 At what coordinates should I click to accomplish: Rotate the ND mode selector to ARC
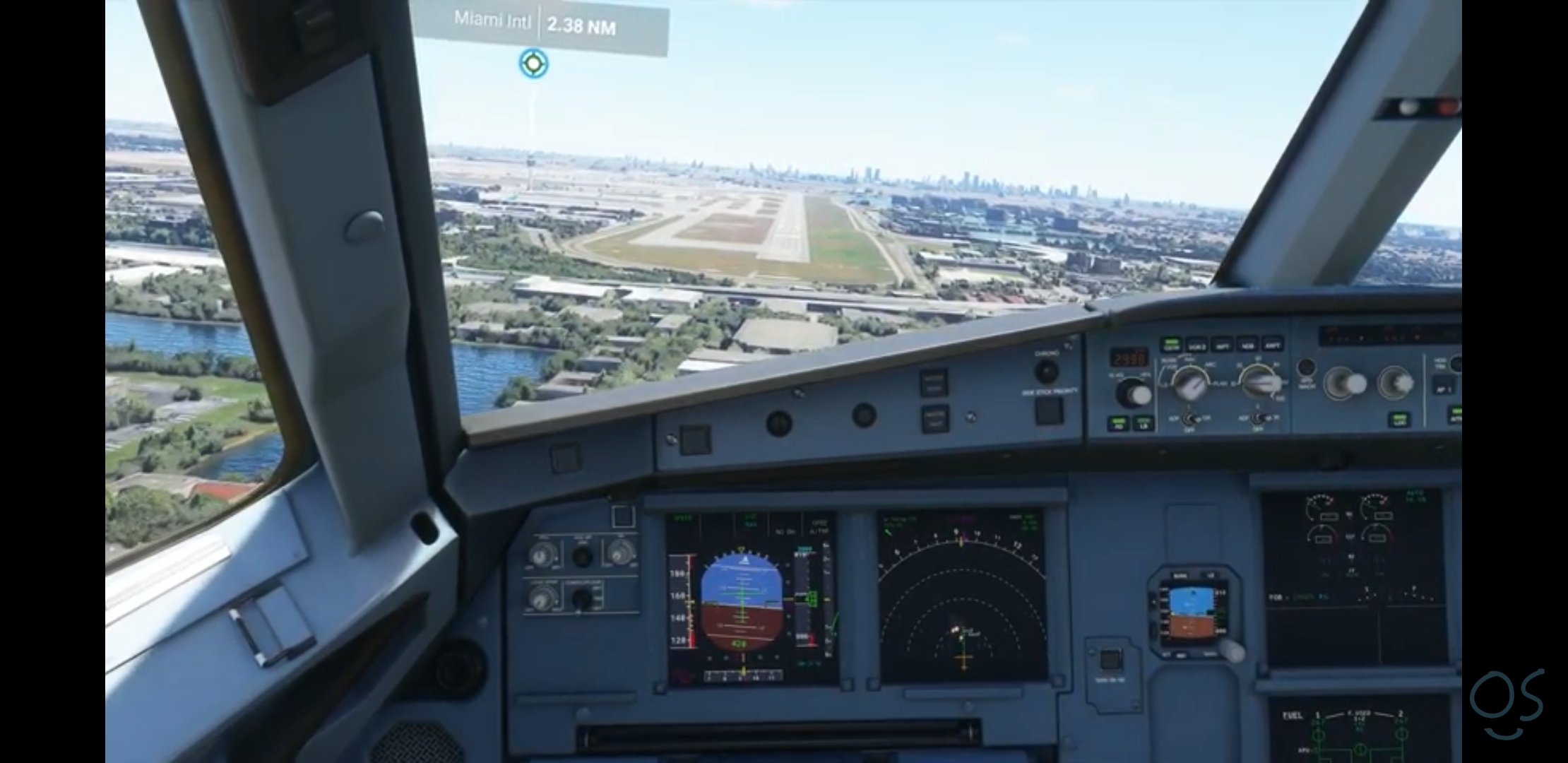coord(1190,384)
